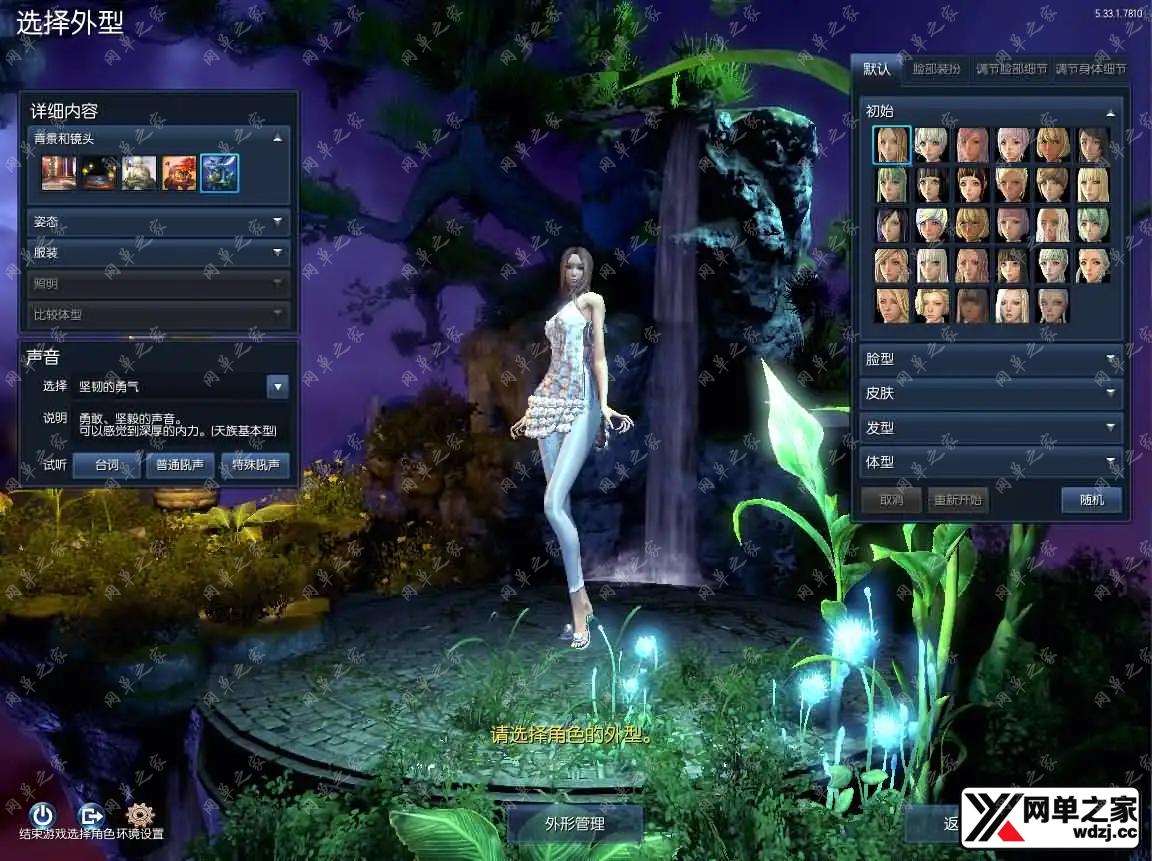Preview the 普通吼声 sound

180,465
